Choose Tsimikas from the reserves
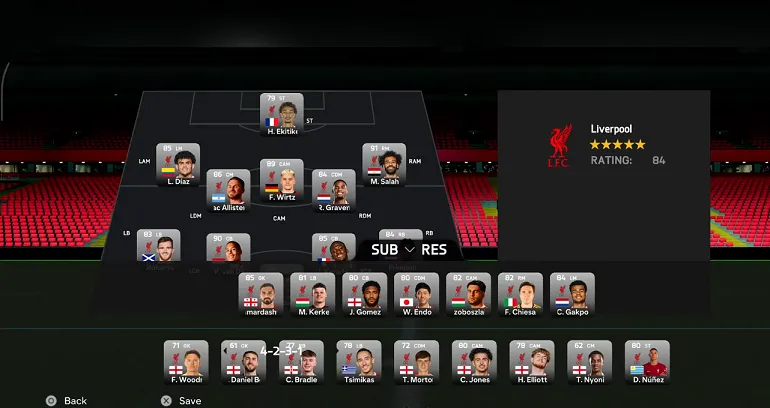This screenshot has width=770, height=408. 359,363
